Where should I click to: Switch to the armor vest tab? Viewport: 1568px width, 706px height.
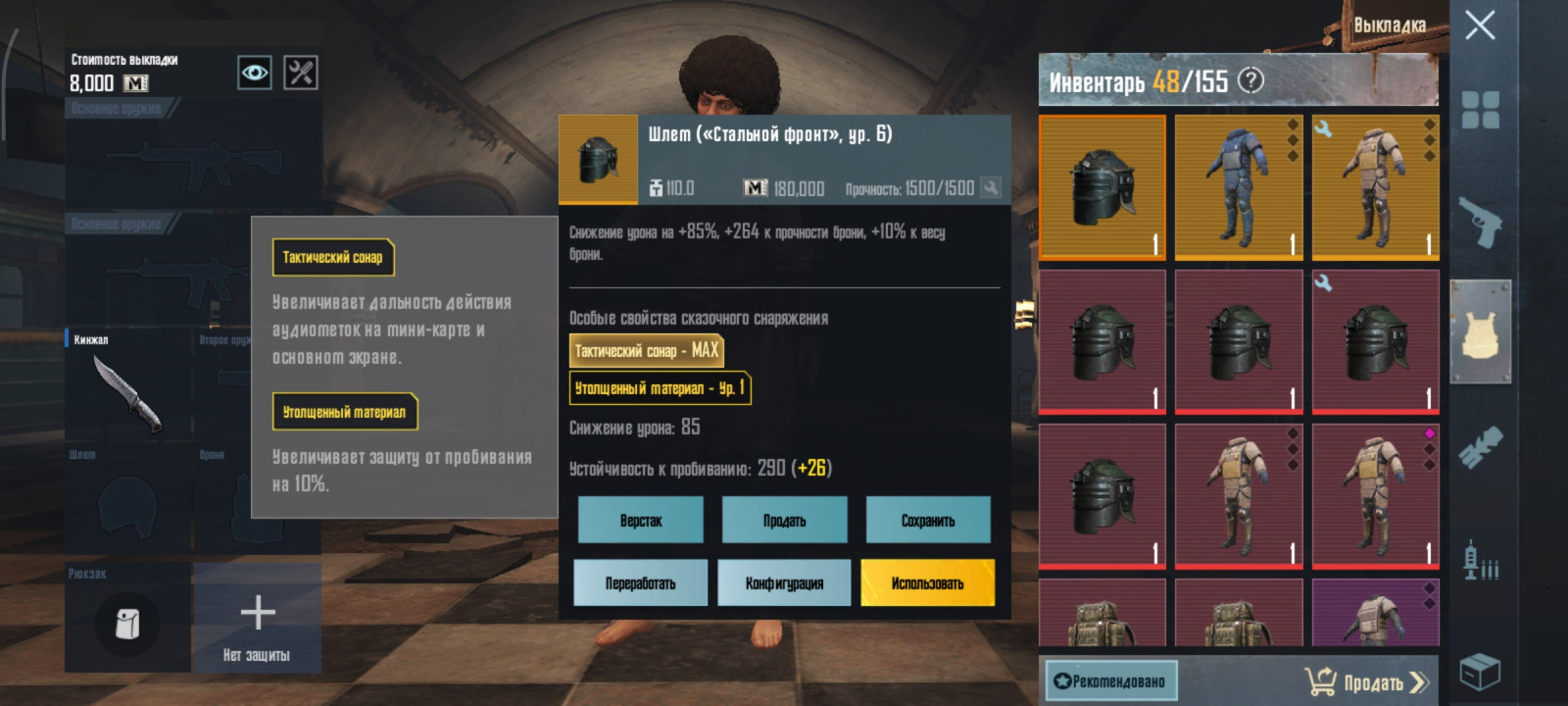[1480, 333]
